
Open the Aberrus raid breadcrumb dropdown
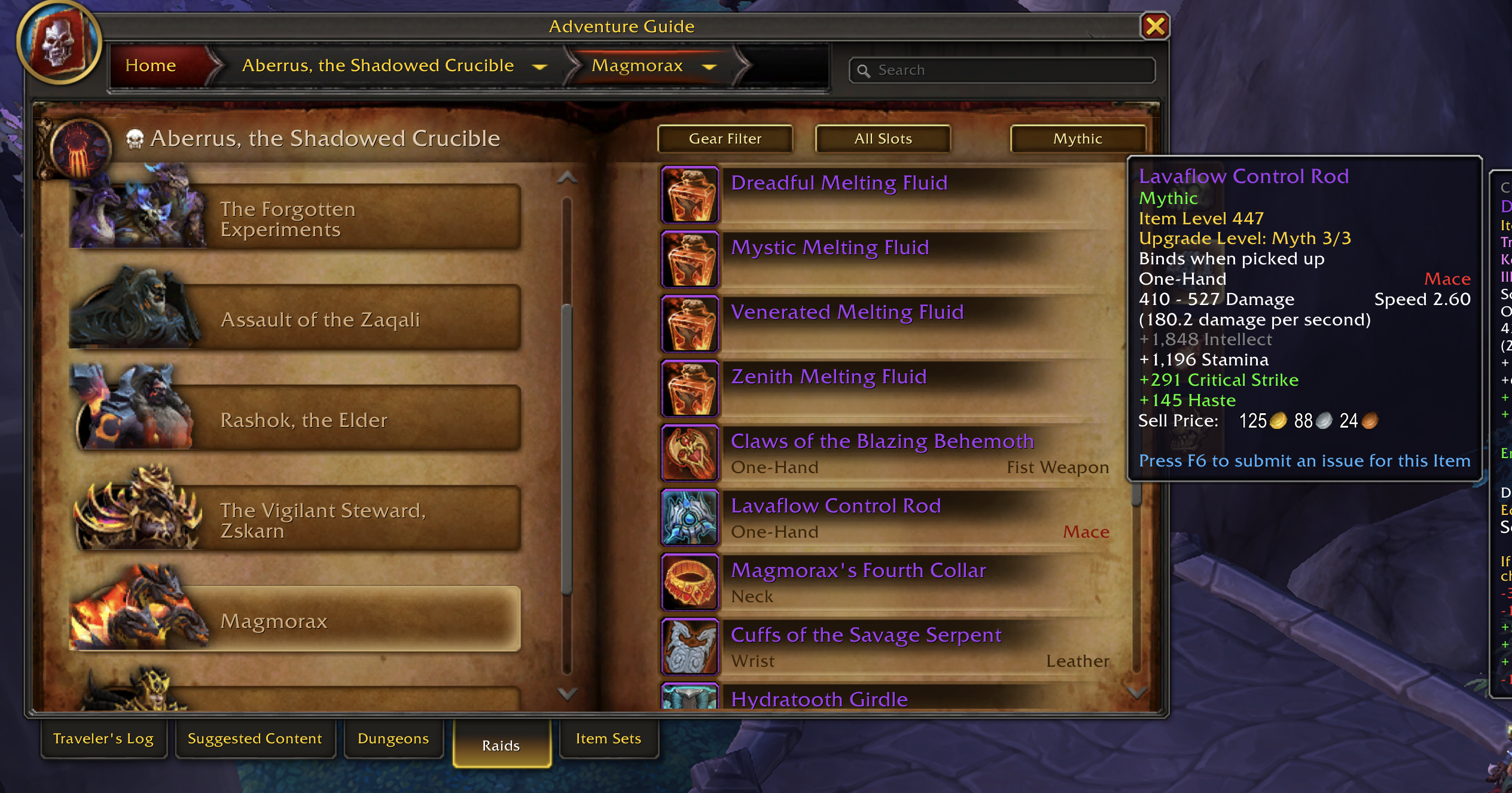pos(539,67)
